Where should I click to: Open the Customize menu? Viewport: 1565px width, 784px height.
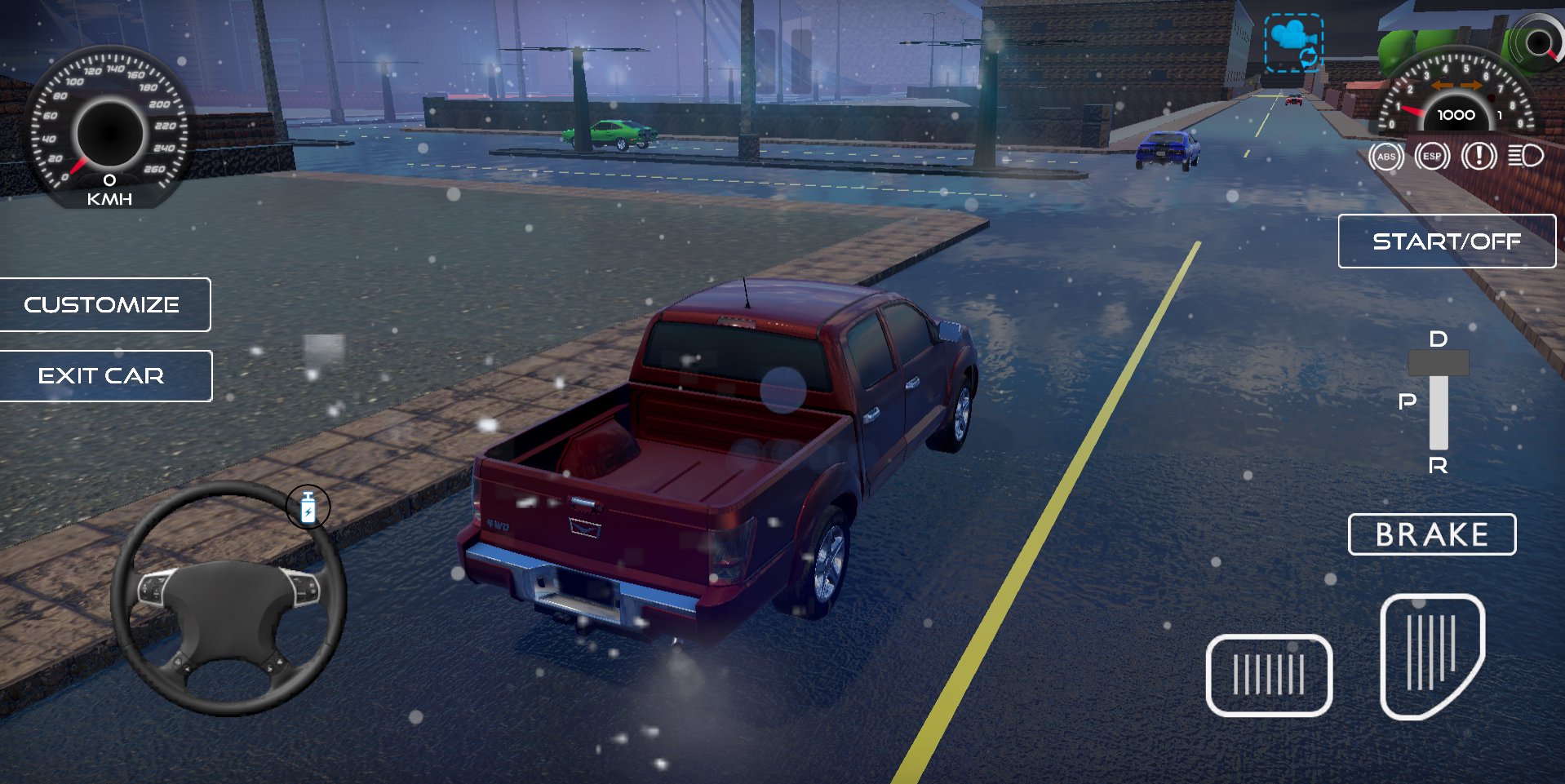tap(102, 304)
